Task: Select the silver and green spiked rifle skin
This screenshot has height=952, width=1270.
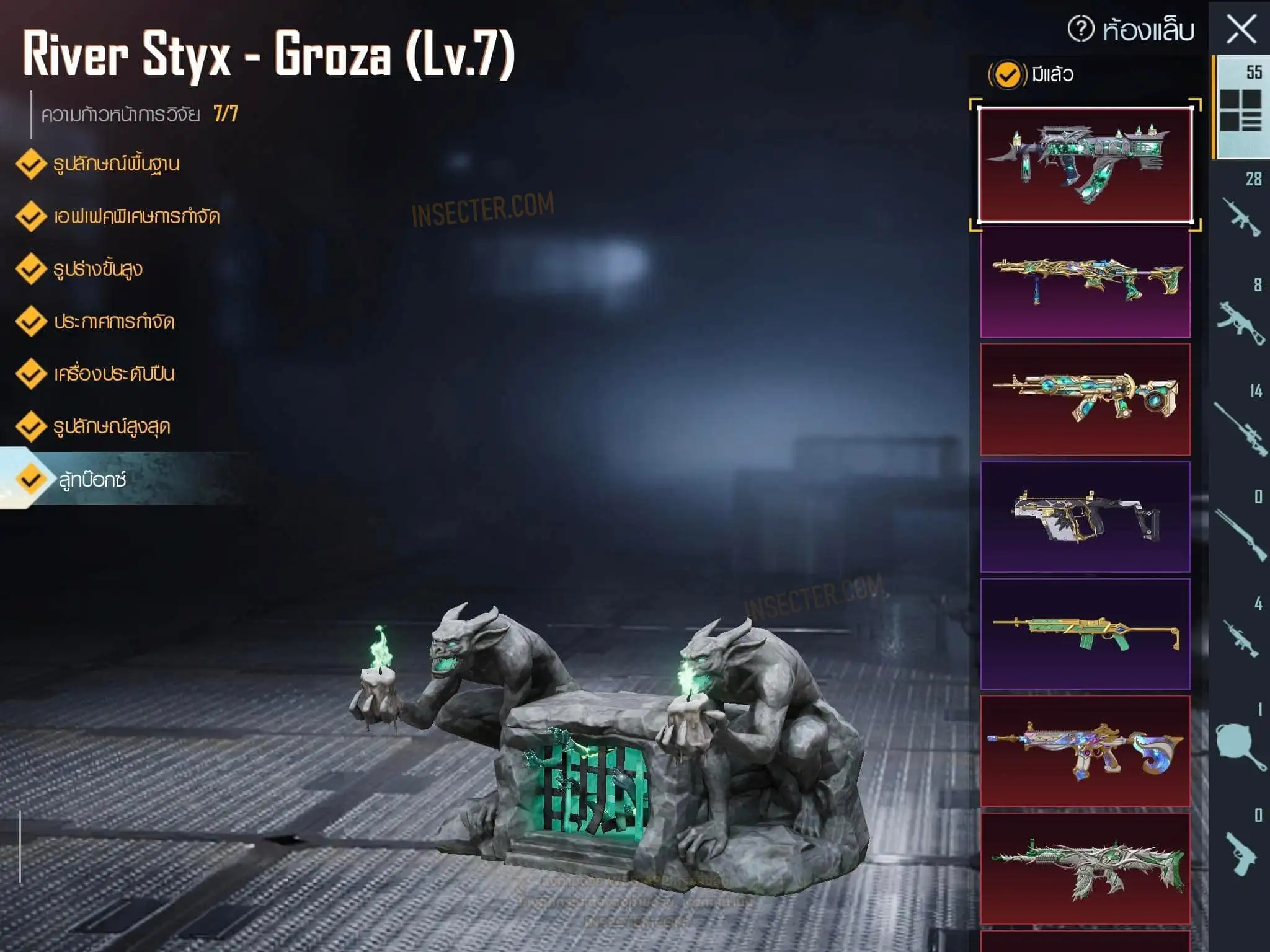Action: pos(1085,868)
